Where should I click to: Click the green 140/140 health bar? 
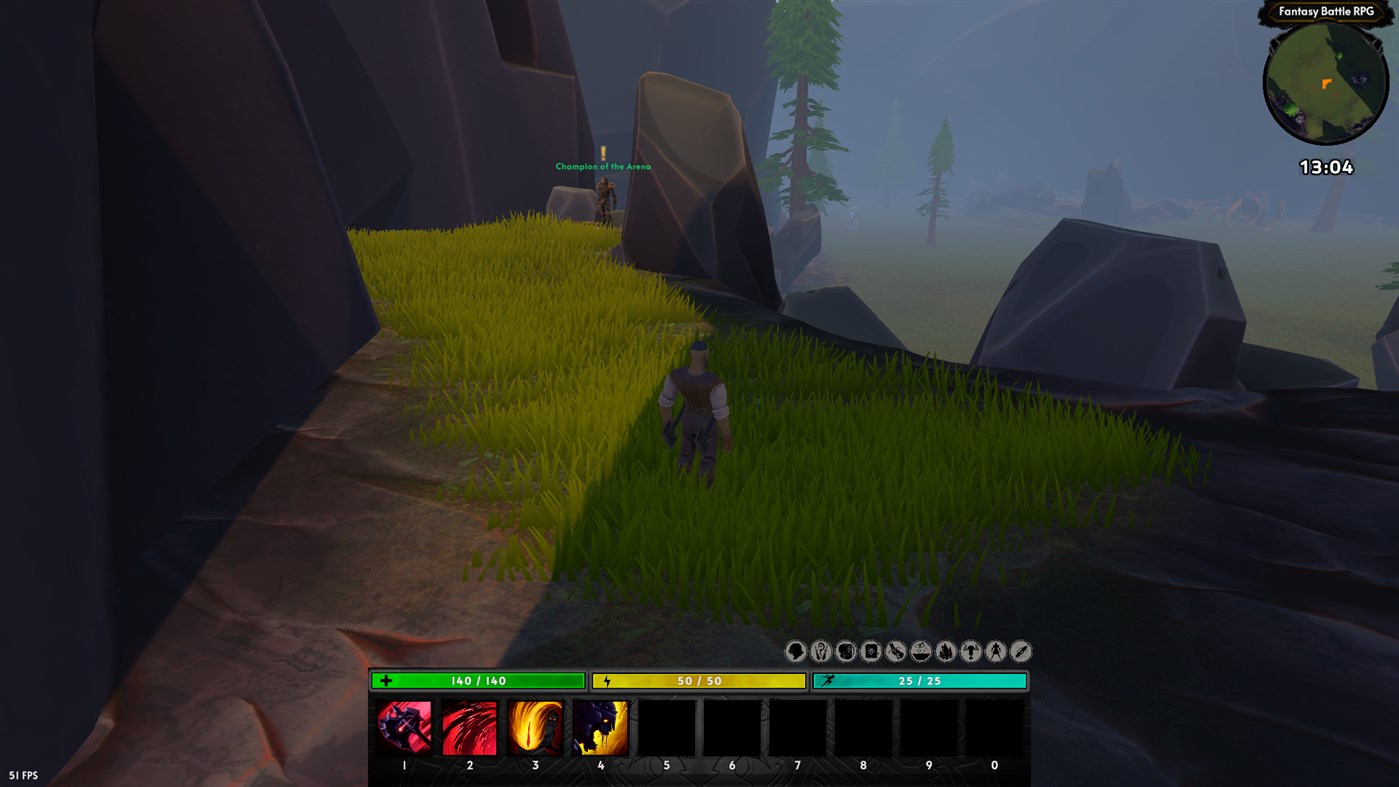click(x=477, y=679)
